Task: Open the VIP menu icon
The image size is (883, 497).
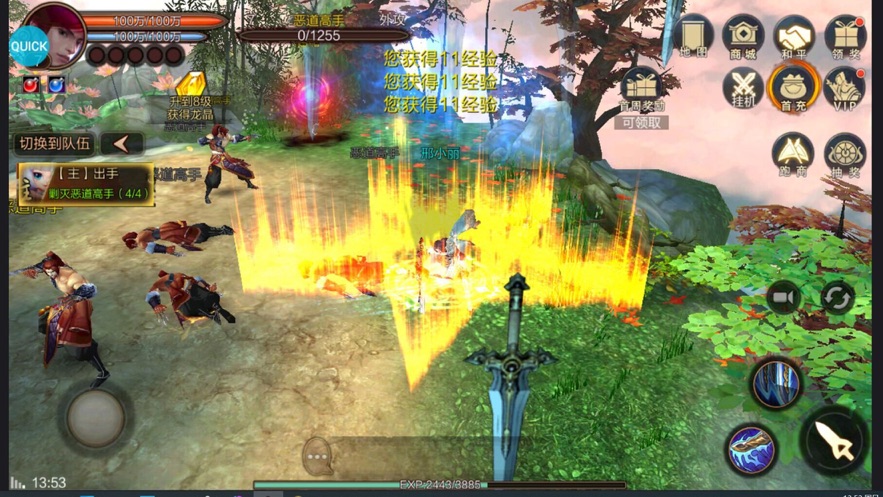Action: click(x=846, y=87)
